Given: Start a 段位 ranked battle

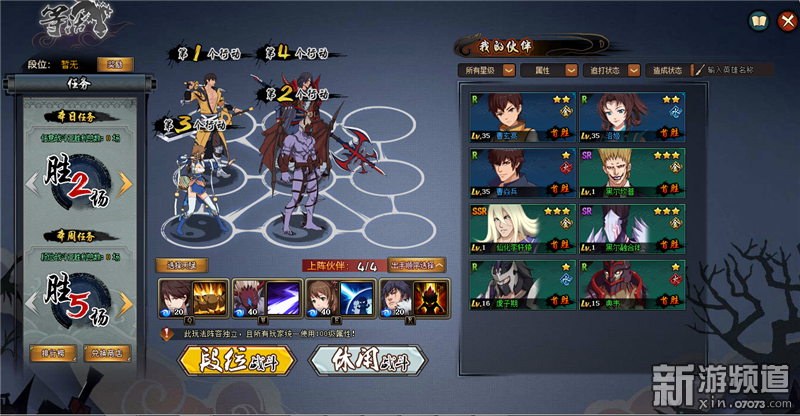Looking at the screenshot, I should pyautogui.click(x=233, y=360).
